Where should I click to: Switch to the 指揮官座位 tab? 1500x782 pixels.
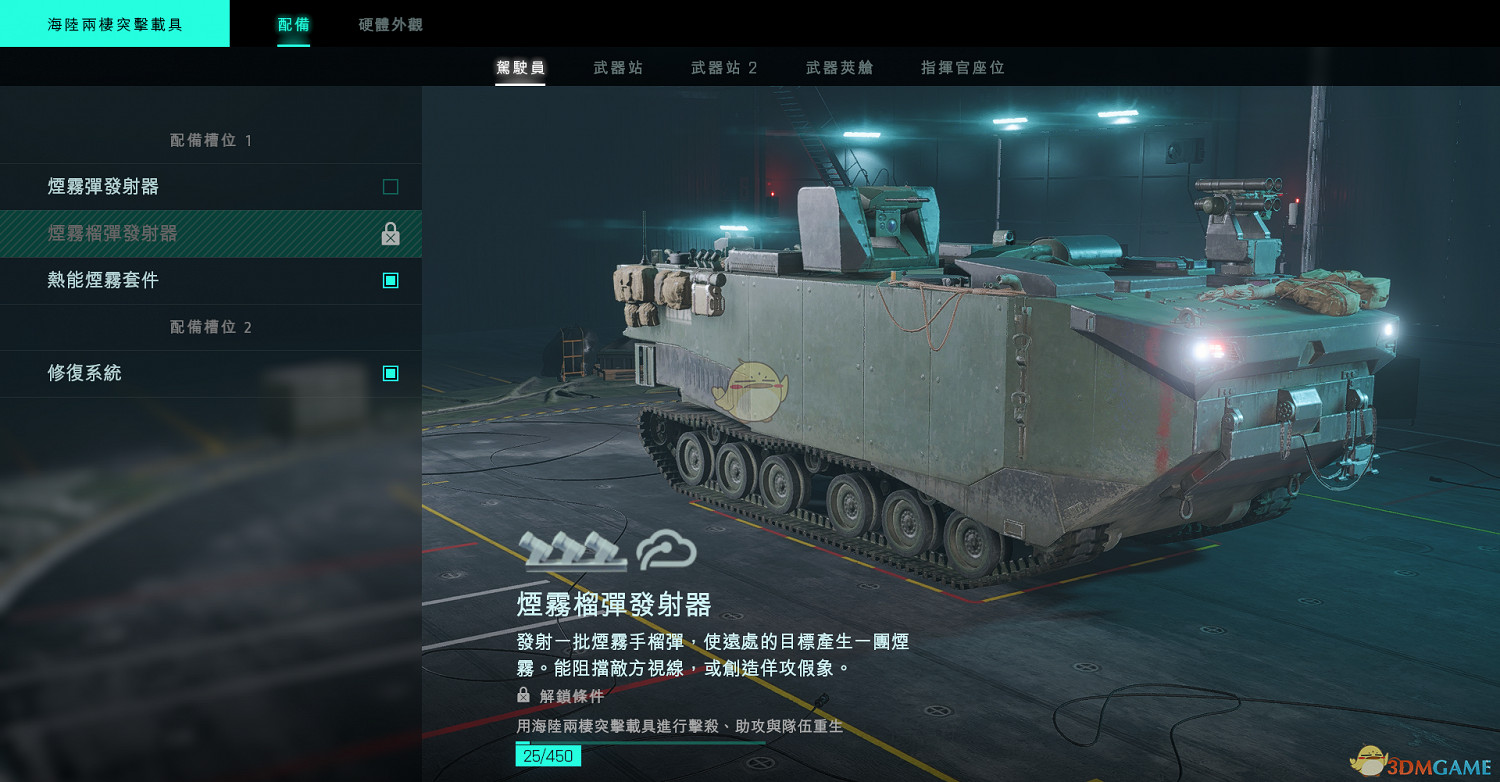(x=959, y=67)
